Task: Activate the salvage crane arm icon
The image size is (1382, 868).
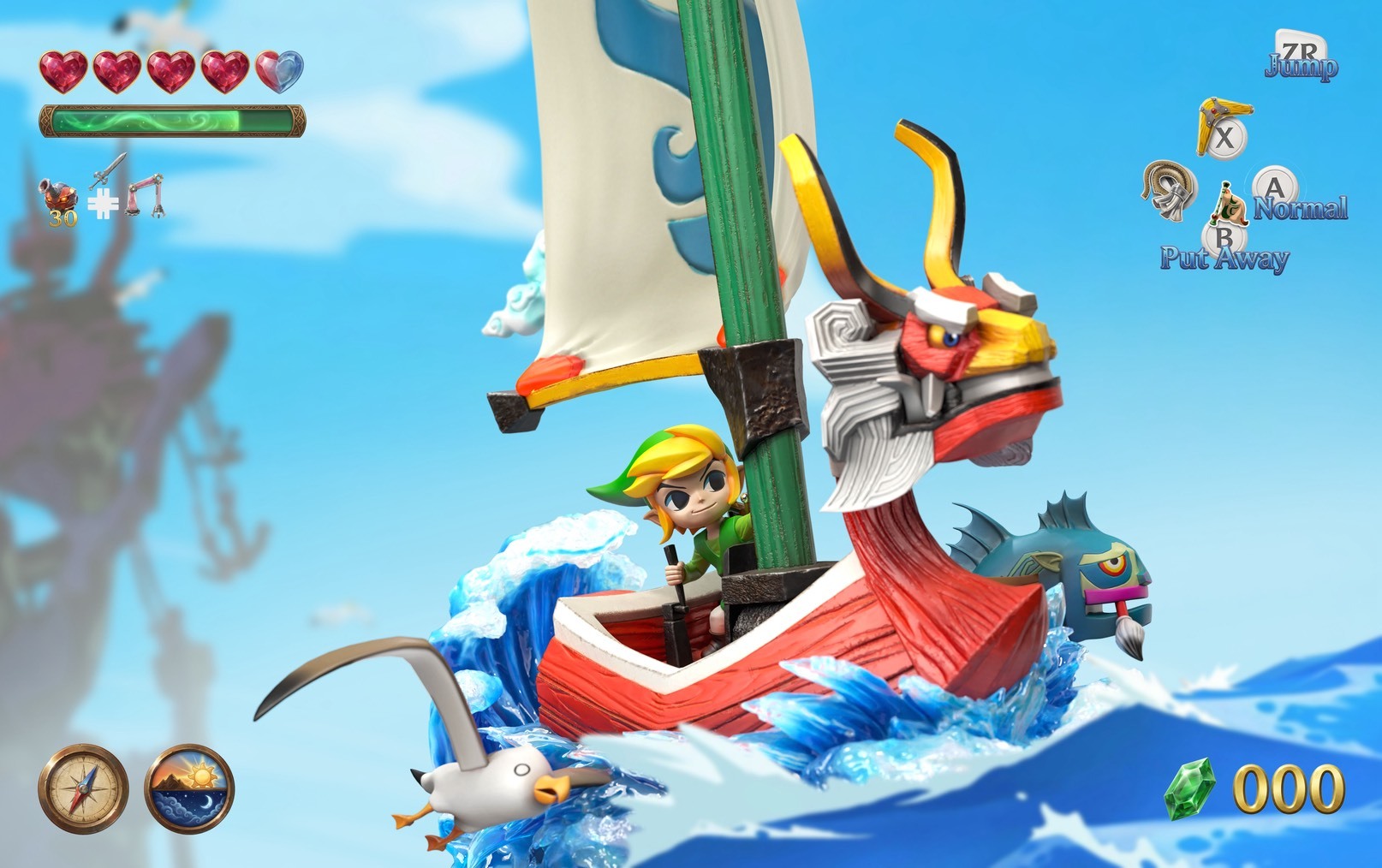Action: coord(143,195)
